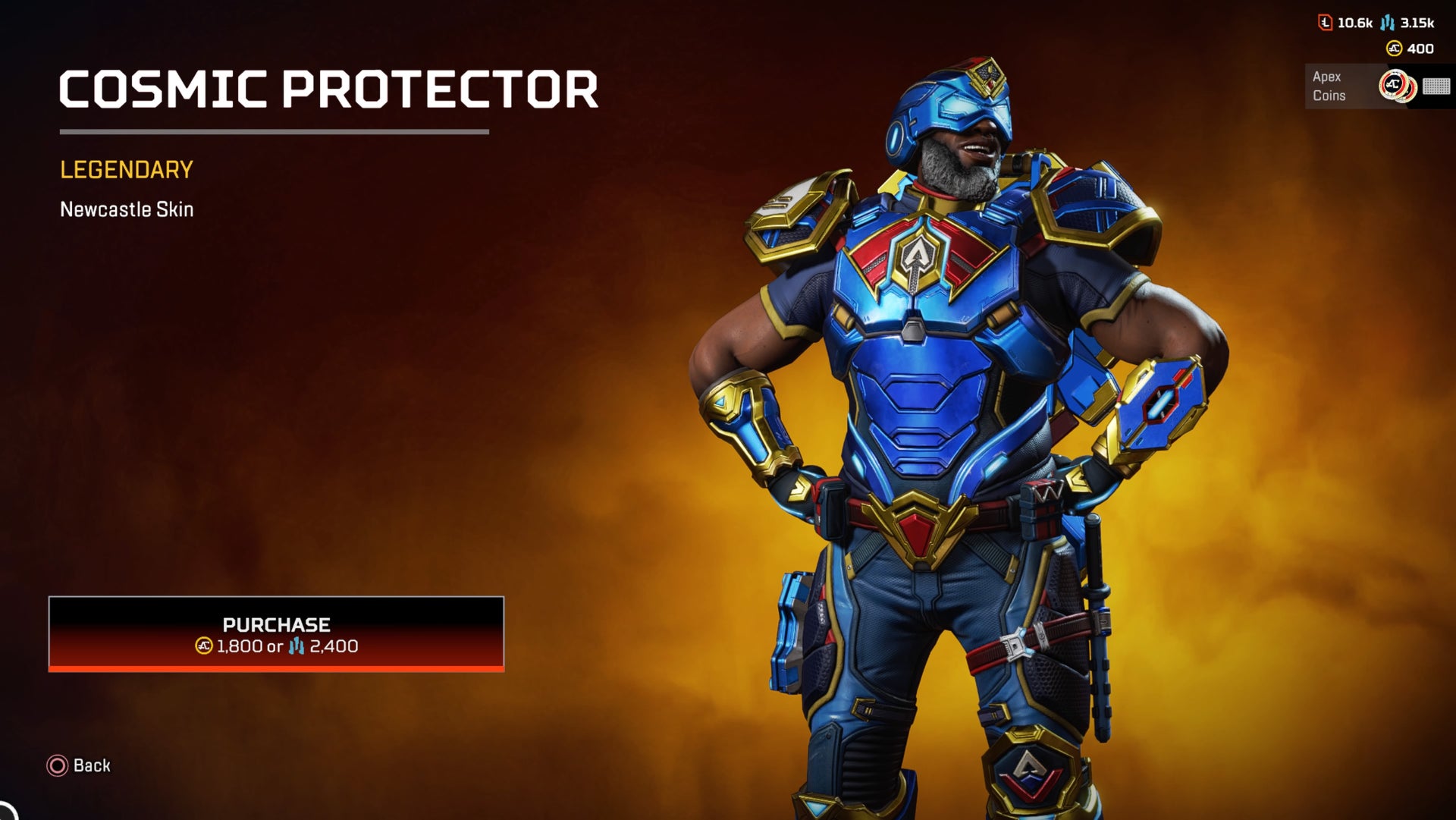Click the Legend Tokens currency icon
This screenshot has height=820, width=1456.
coord(1326,23)
